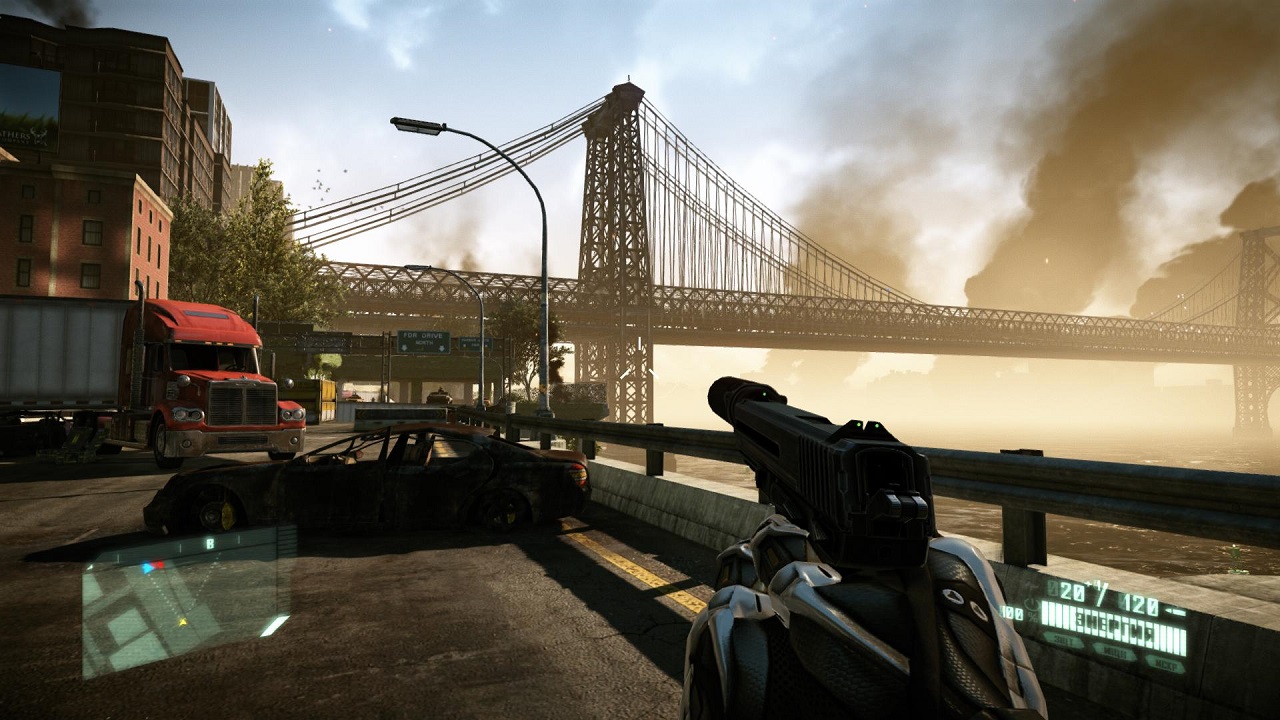Click the yellow player arrow on the minimap
The height and width of the screenshot is (720, 1280).
coord(182,622)
